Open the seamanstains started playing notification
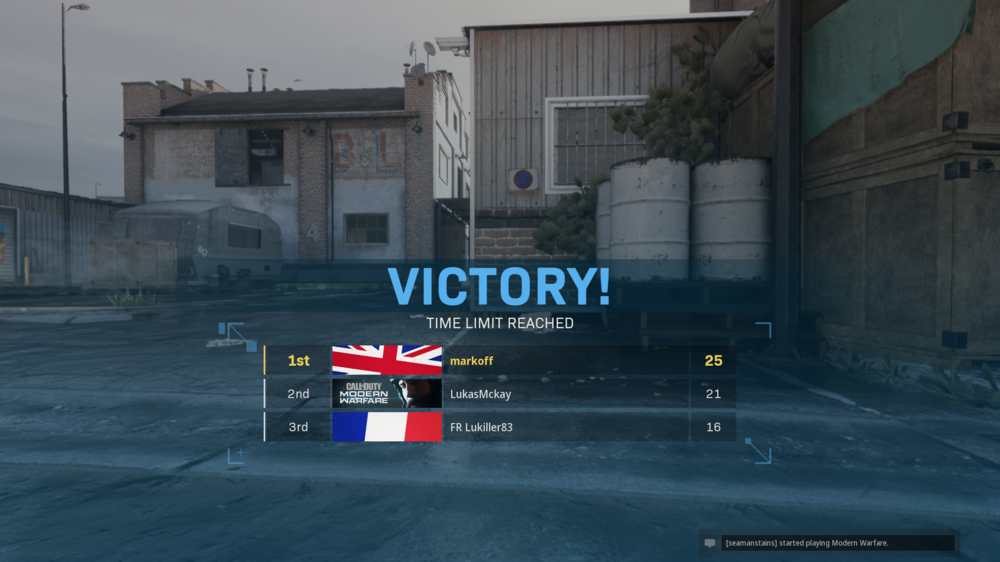The height and width of the screenshot is (562, 1000). 828,543
